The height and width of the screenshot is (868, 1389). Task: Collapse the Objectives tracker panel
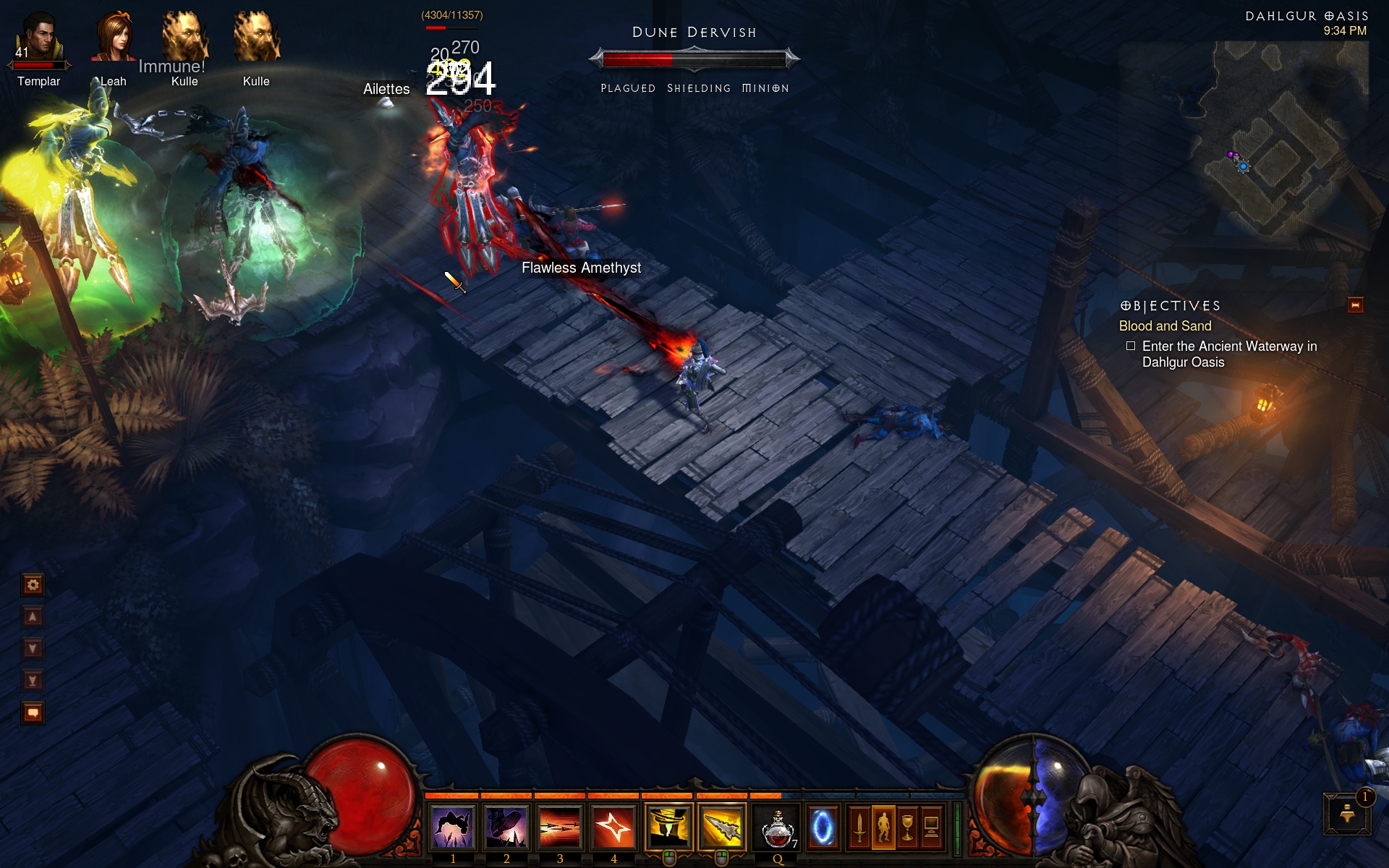1355,305
